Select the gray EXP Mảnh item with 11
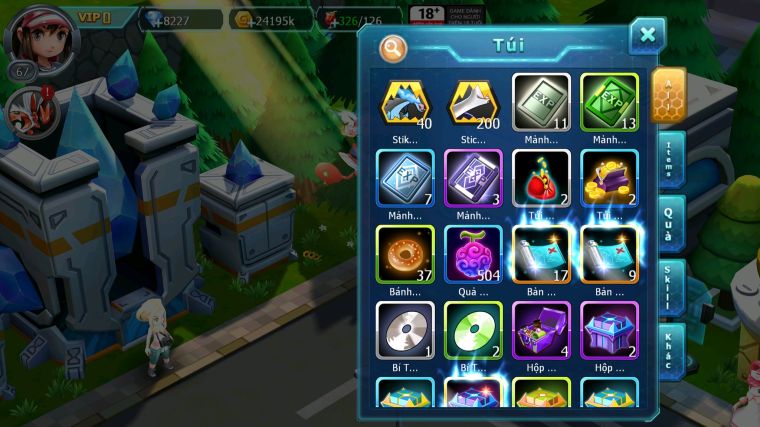This screenshot has height=427, width=760. 541,102
